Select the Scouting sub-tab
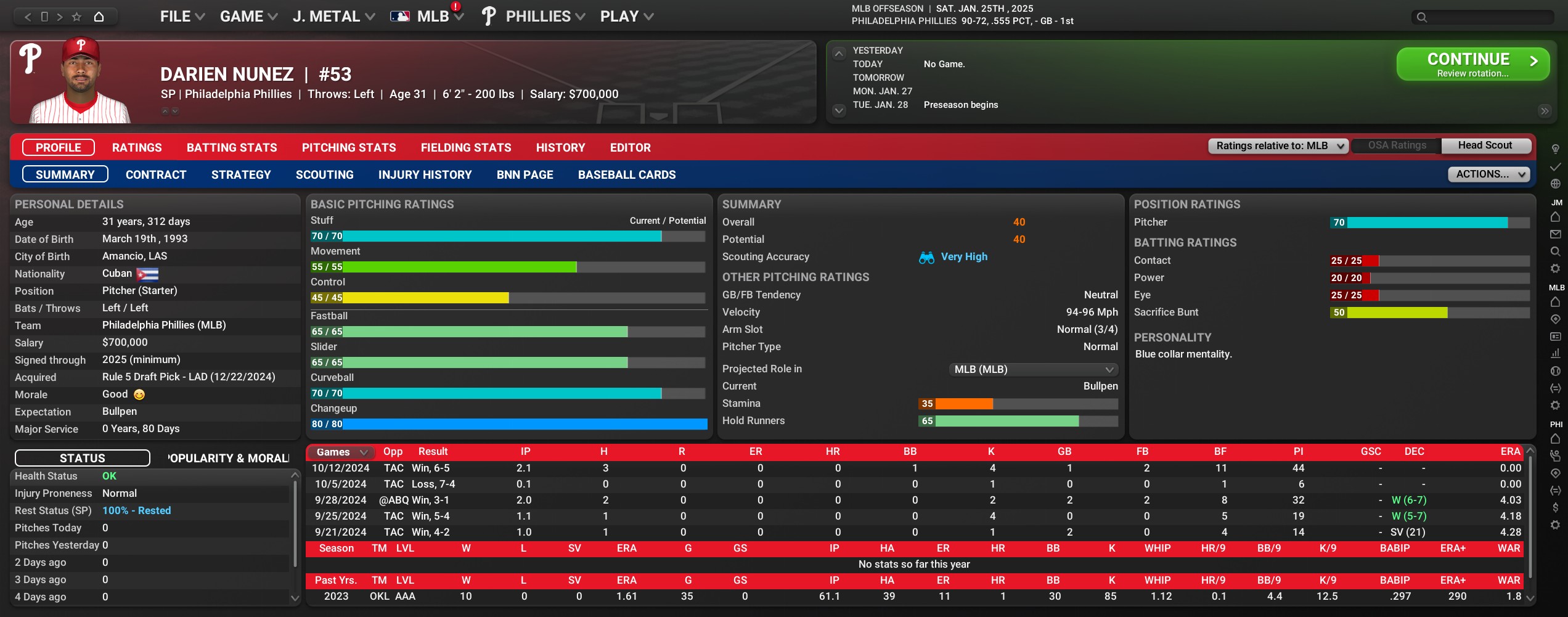 pyautogui.click(x=324, y=175)
